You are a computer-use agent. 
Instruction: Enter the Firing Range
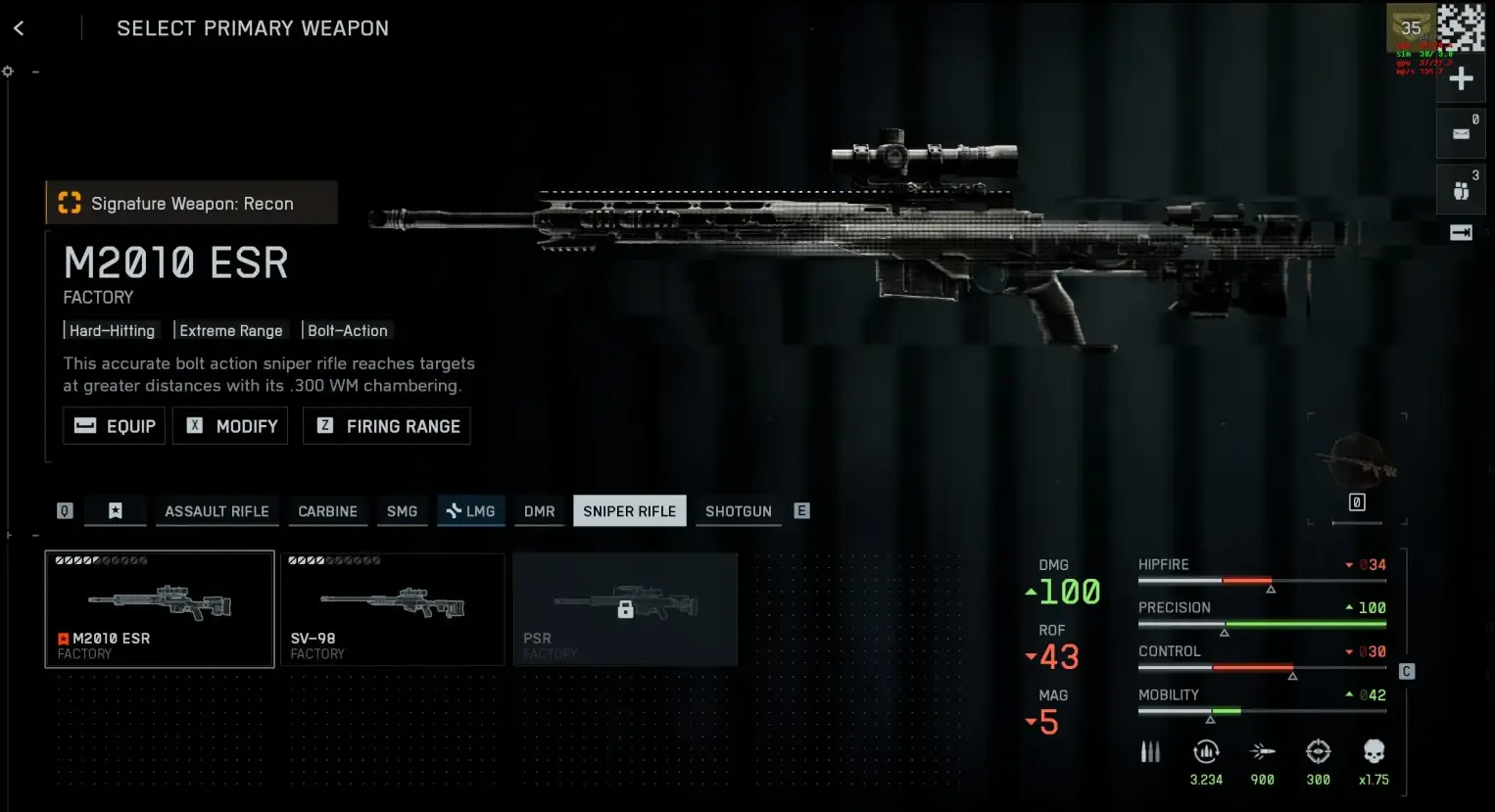click(x=387, y=426)
